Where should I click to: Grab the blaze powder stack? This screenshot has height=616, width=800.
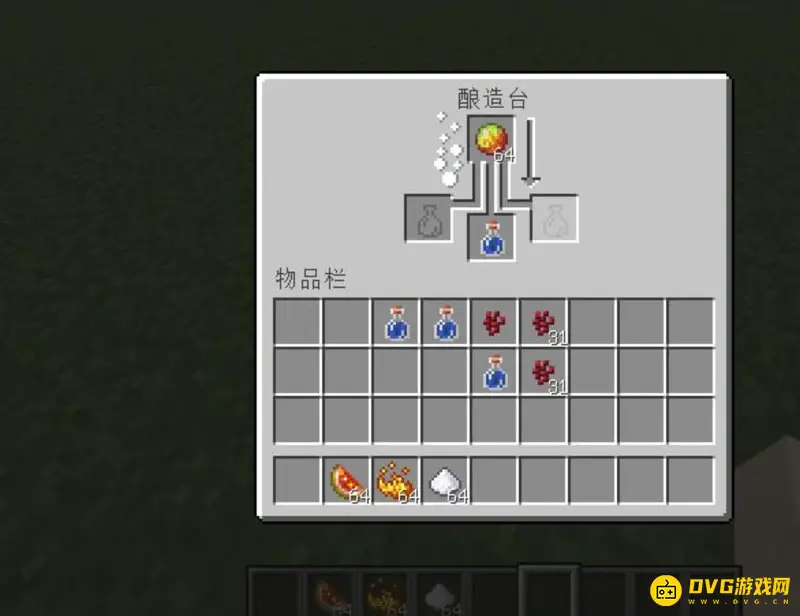pyautogui.click(x=396, y=481)
